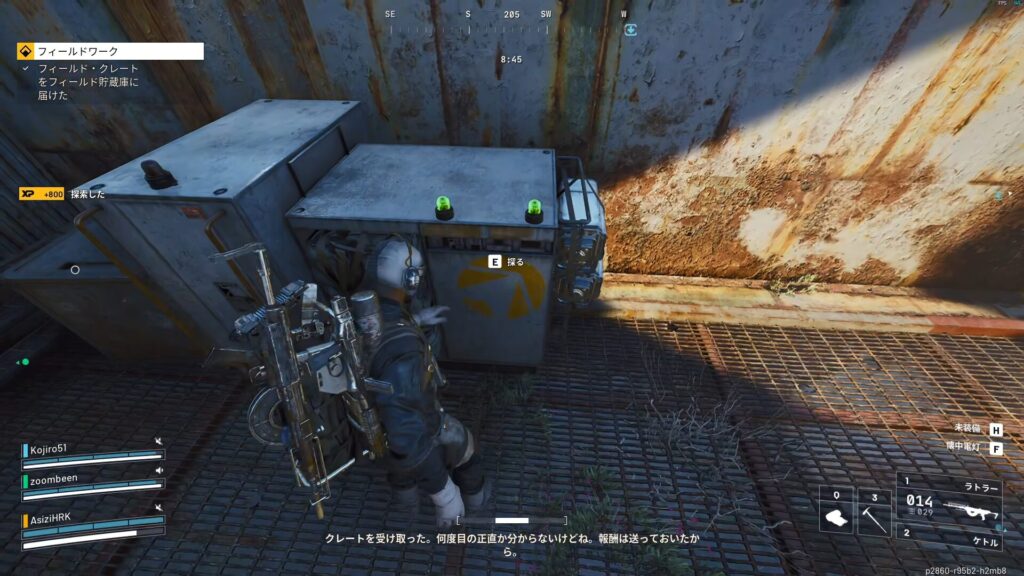This screenshot has height=576, width=1024.
Task: Select the pickaxe tool slot
Action: click(873, 510)
